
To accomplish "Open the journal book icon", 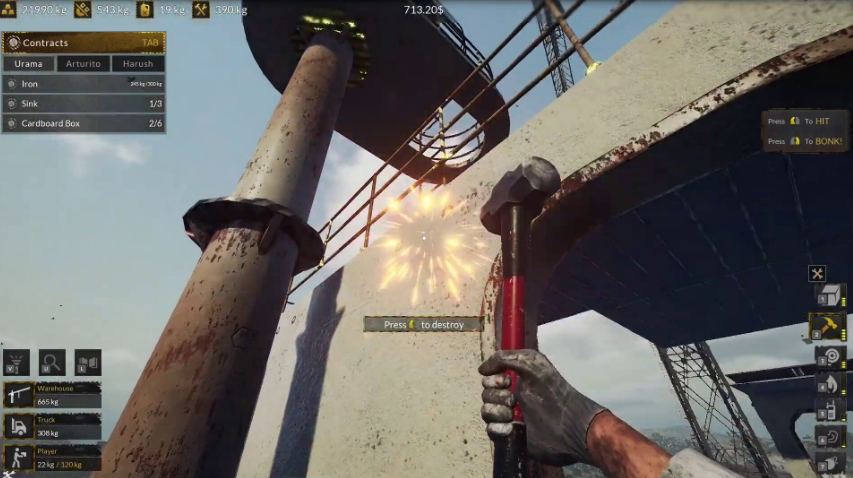I will tap(88, 362).
